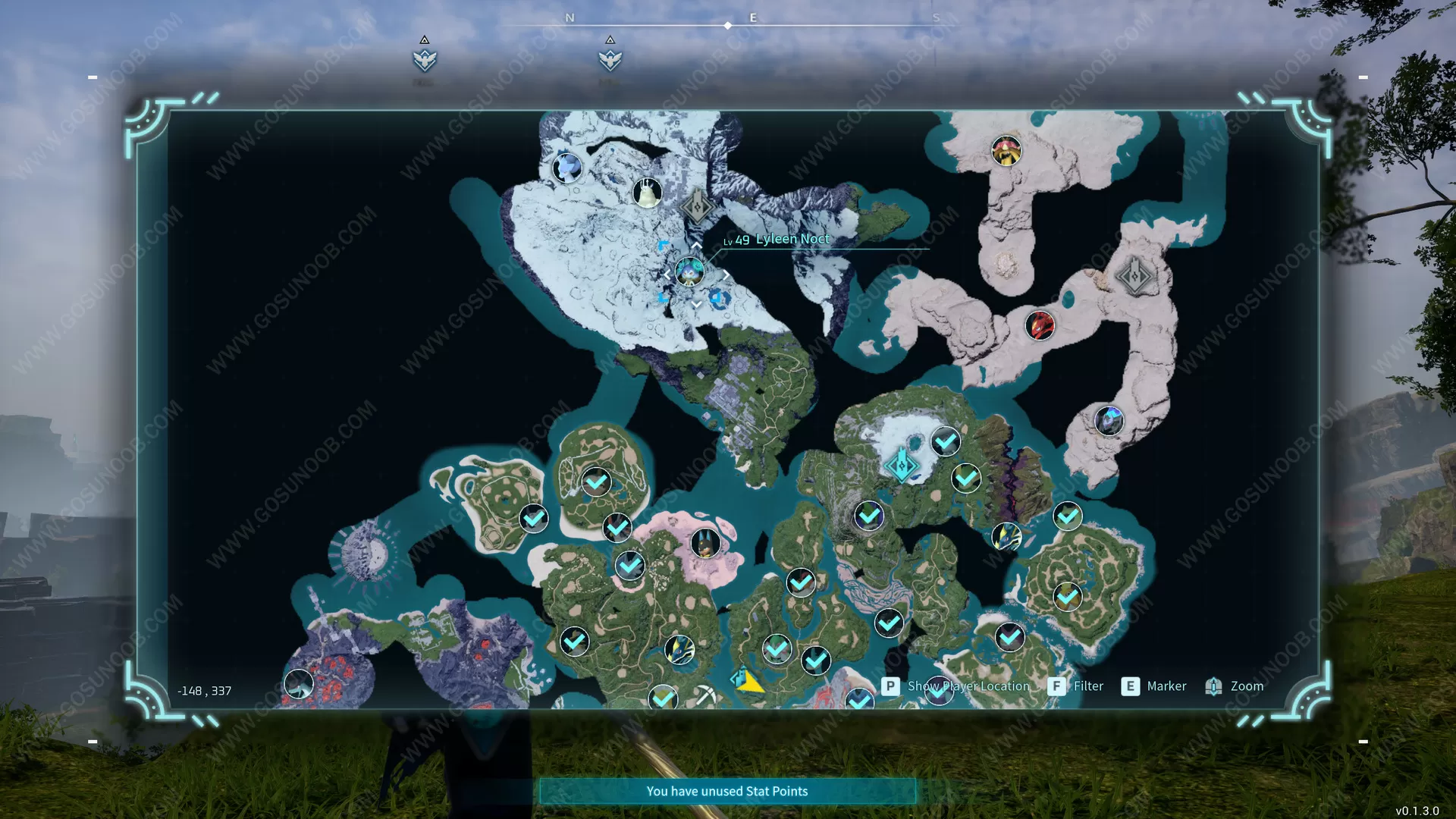This screenshot has width=1456, height=819.
Task: Open the red boss icon in the desert
Action: pyautogui.click(x=1039, y=327)
